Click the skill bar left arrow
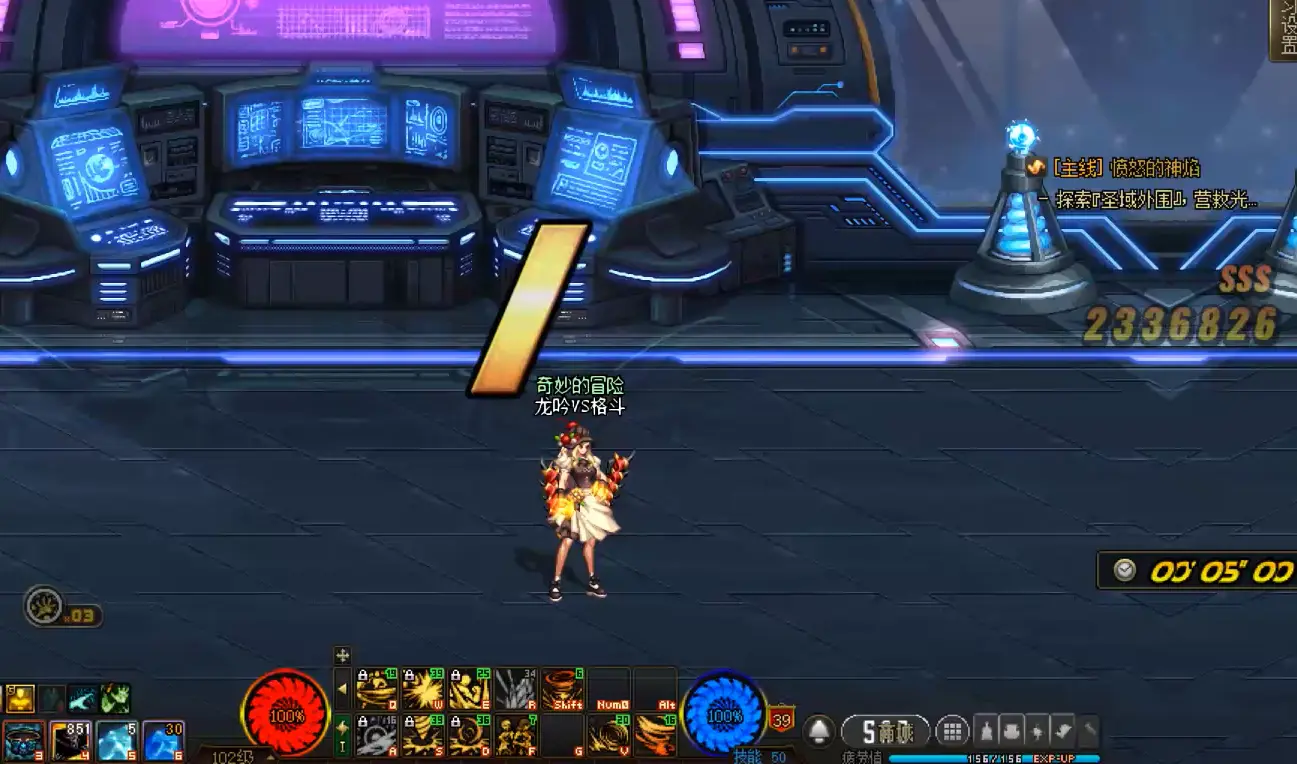 342,689
